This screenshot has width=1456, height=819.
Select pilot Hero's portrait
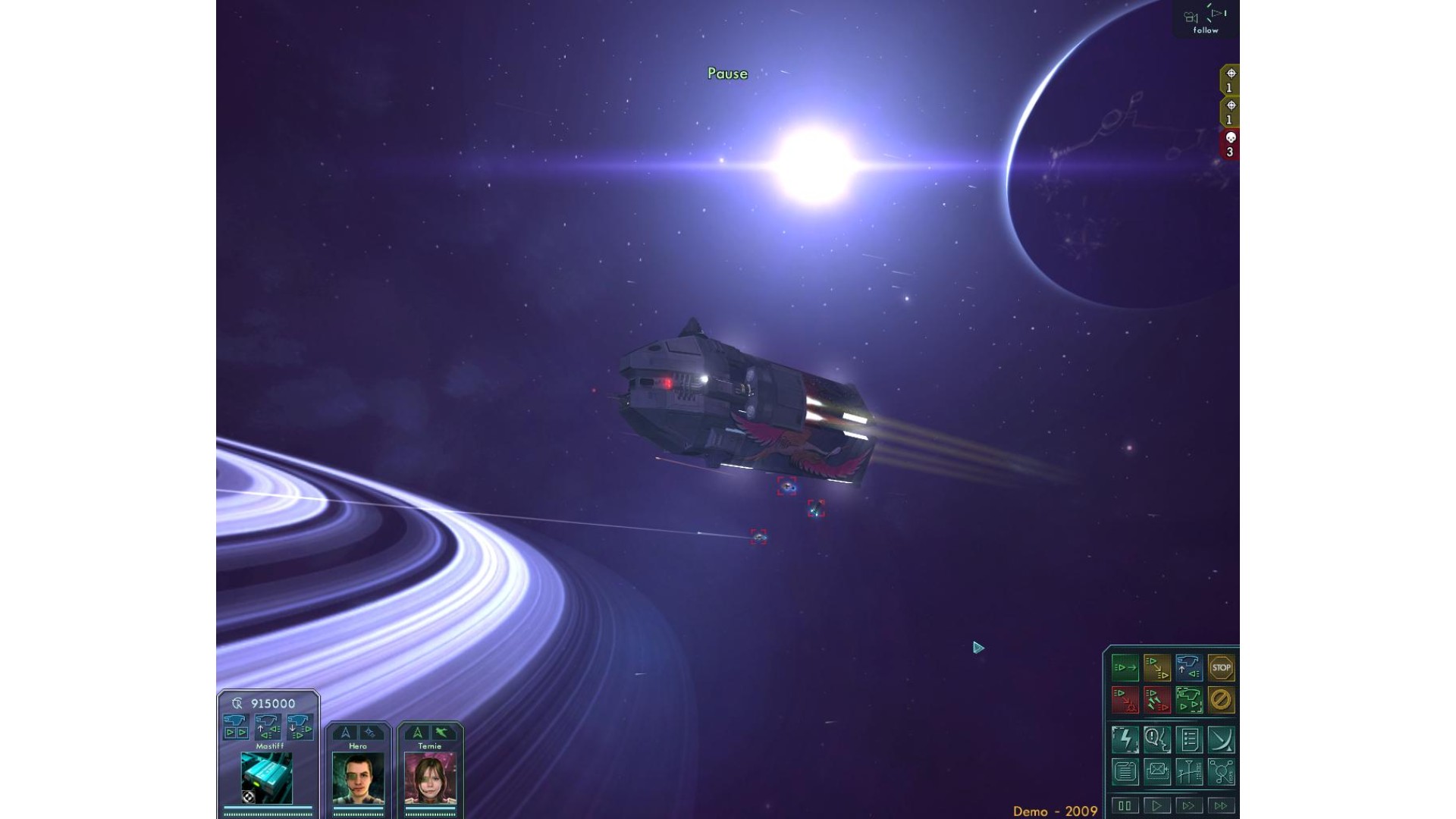click(358, 778)
